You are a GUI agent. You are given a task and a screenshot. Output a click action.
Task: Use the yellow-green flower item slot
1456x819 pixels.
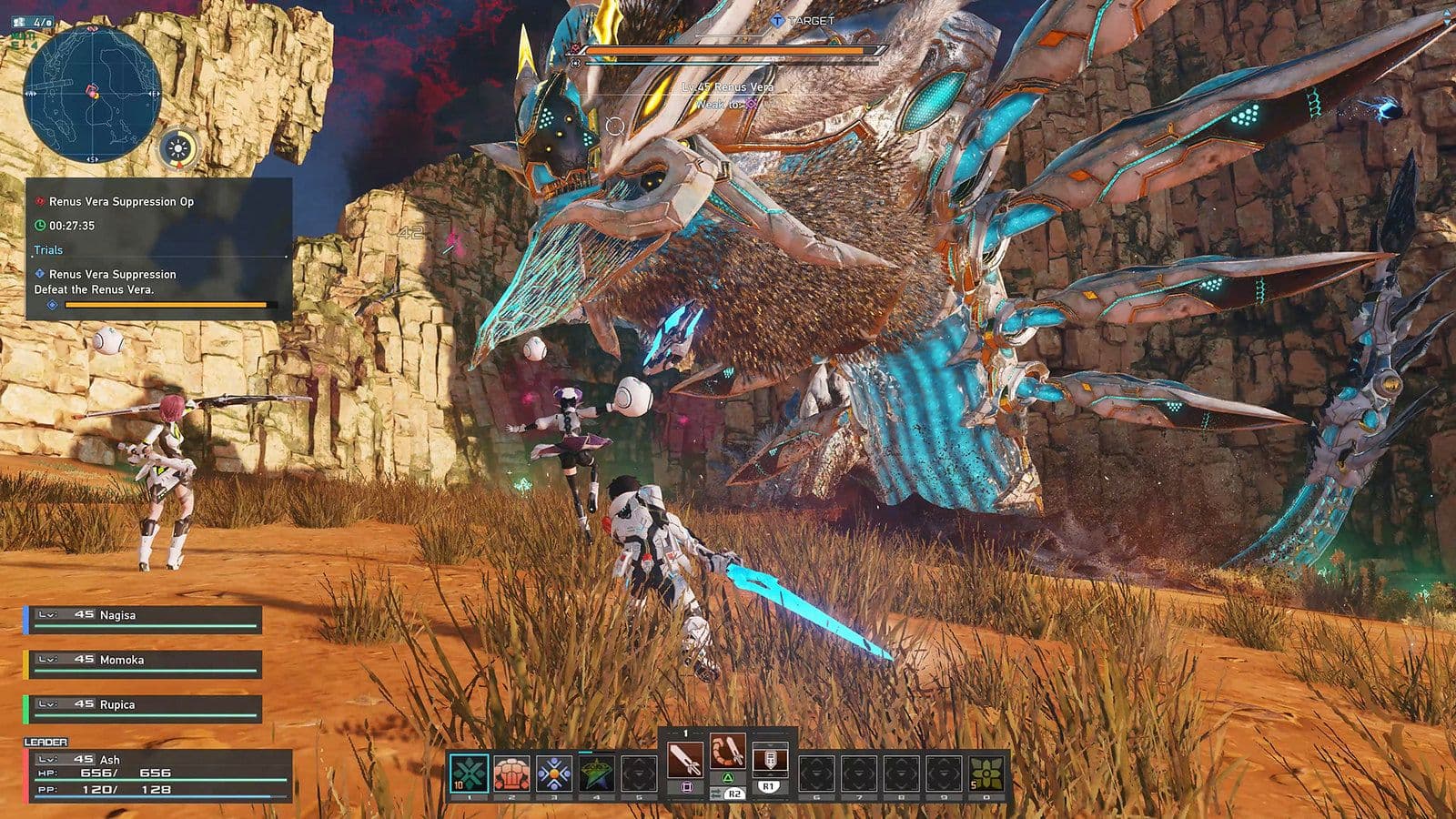click(986, 773)
